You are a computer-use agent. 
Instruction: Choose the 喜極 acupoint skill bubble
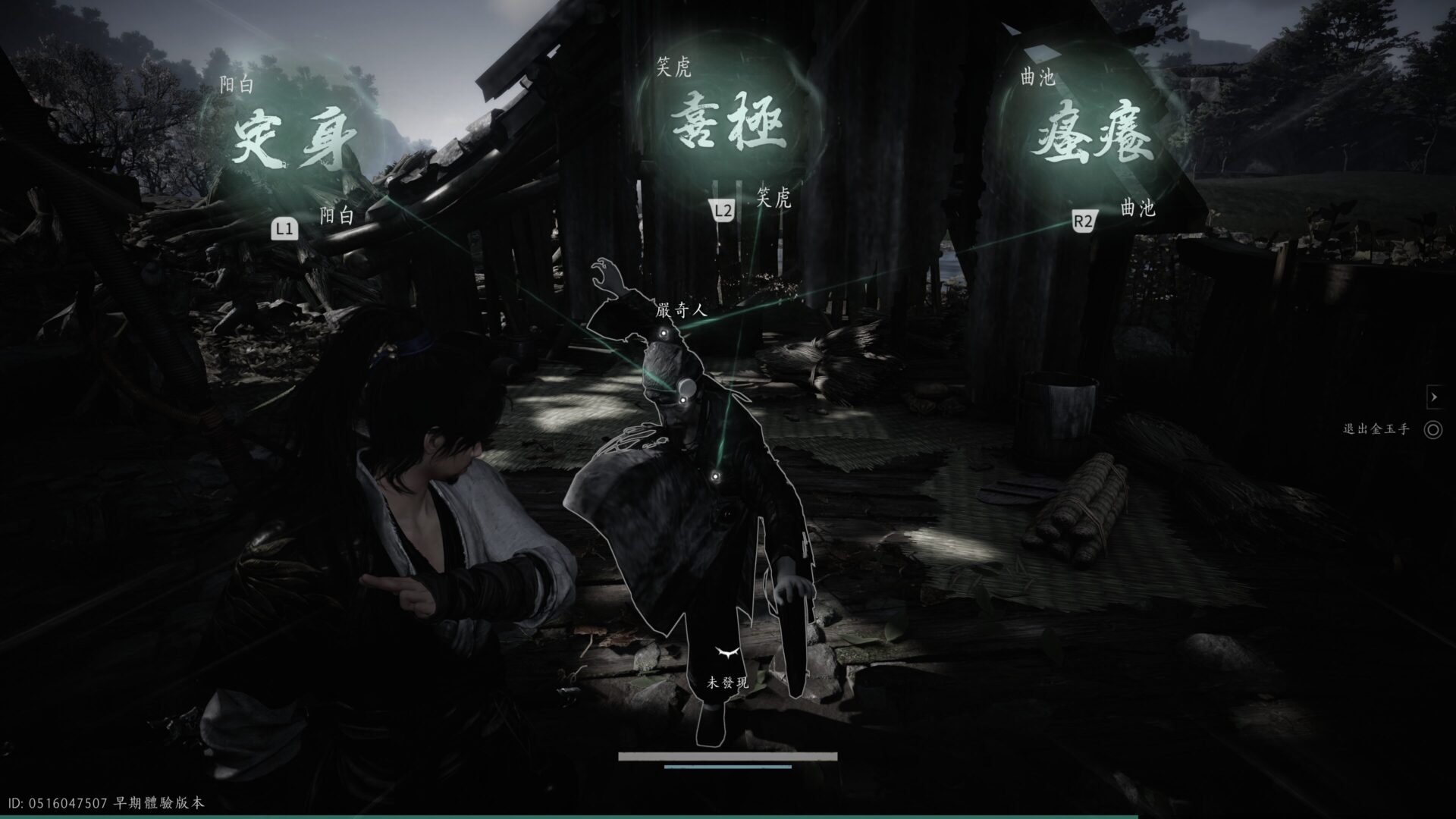(728, 126)
